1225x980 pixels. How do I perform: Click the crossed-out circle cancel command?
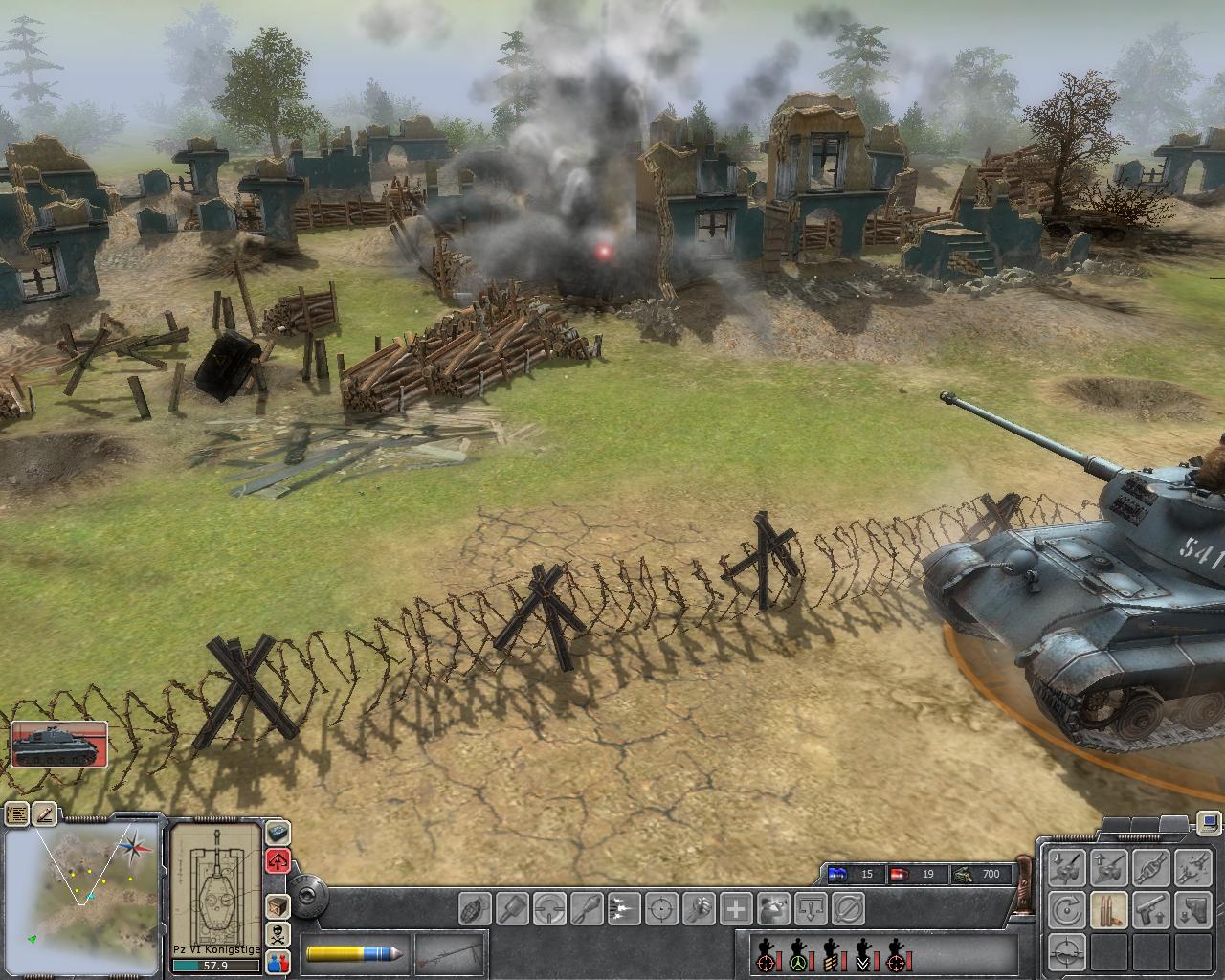click(x=848, y=906)
